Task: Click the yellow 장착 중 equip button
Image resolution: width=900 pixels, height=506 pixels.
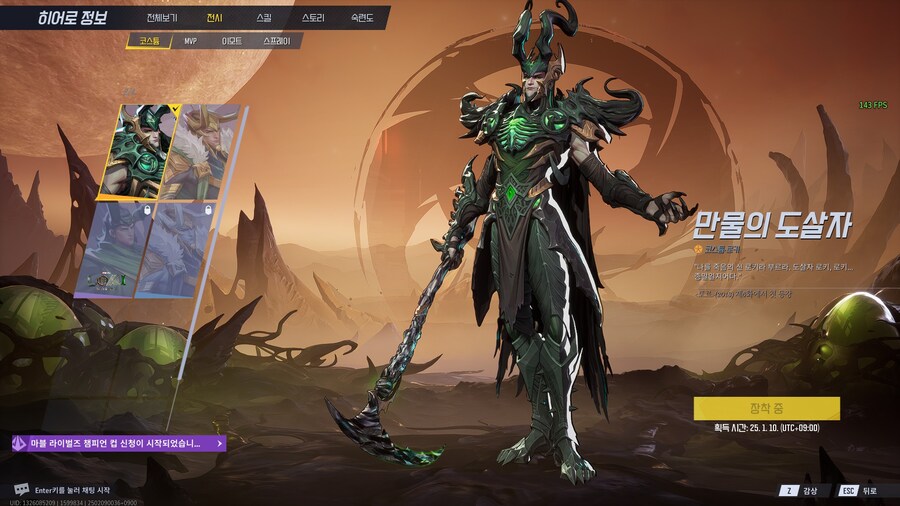Action: point(767,408)
